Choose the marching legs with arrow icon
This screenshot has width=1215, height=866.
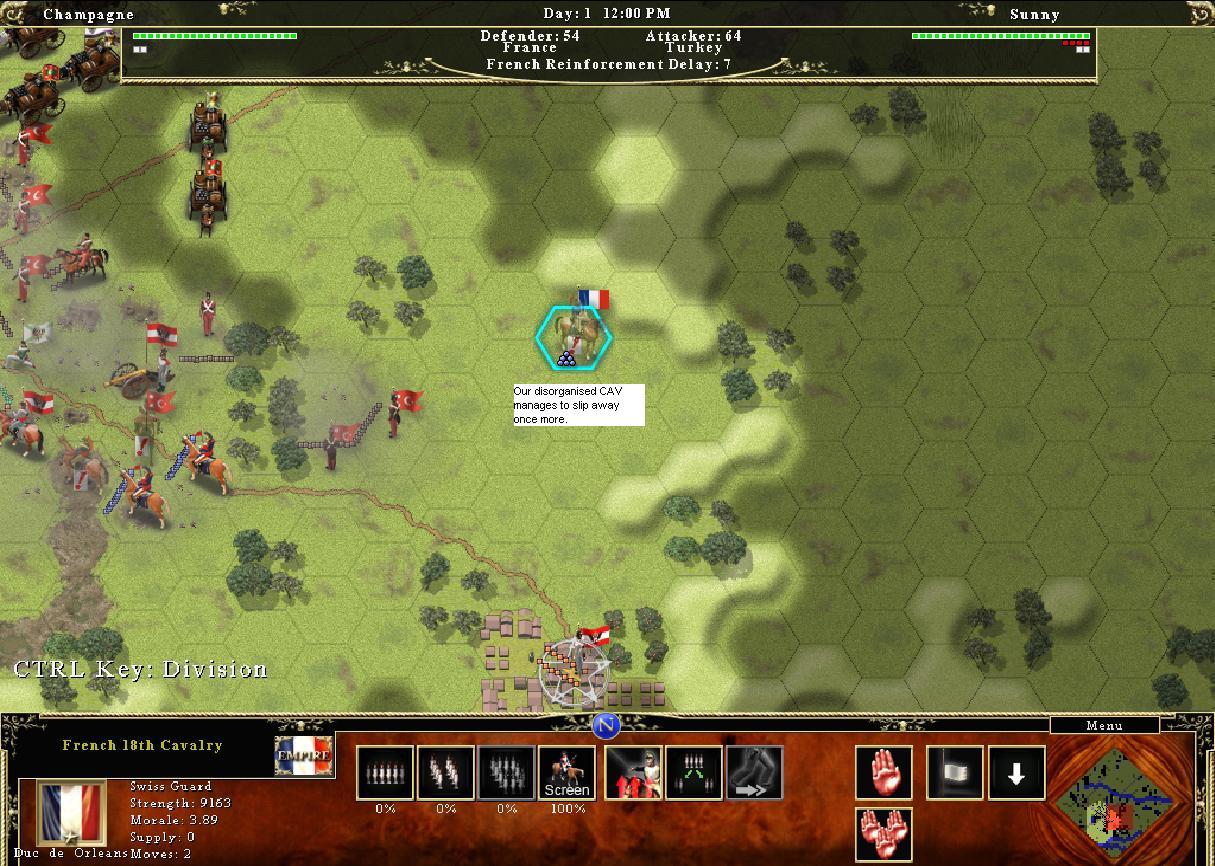click(x=754, y=773)
